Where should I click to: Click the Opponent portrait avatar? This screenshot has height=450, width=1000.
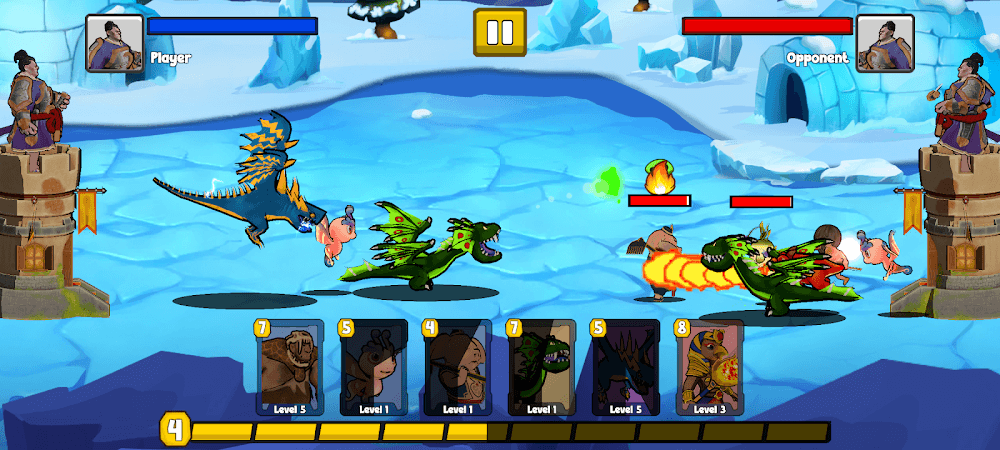[x=885, y=44]
